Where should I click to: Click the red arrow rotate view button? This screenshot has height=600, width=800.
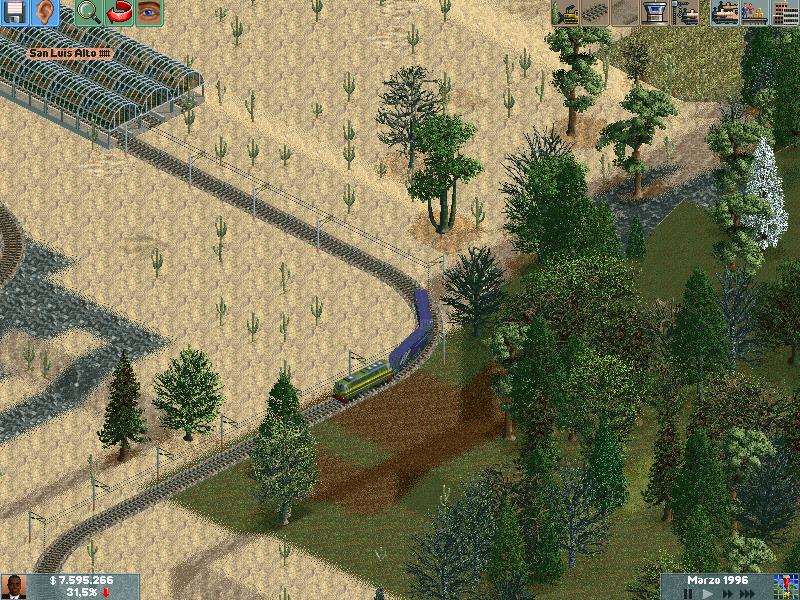[119, 12]
